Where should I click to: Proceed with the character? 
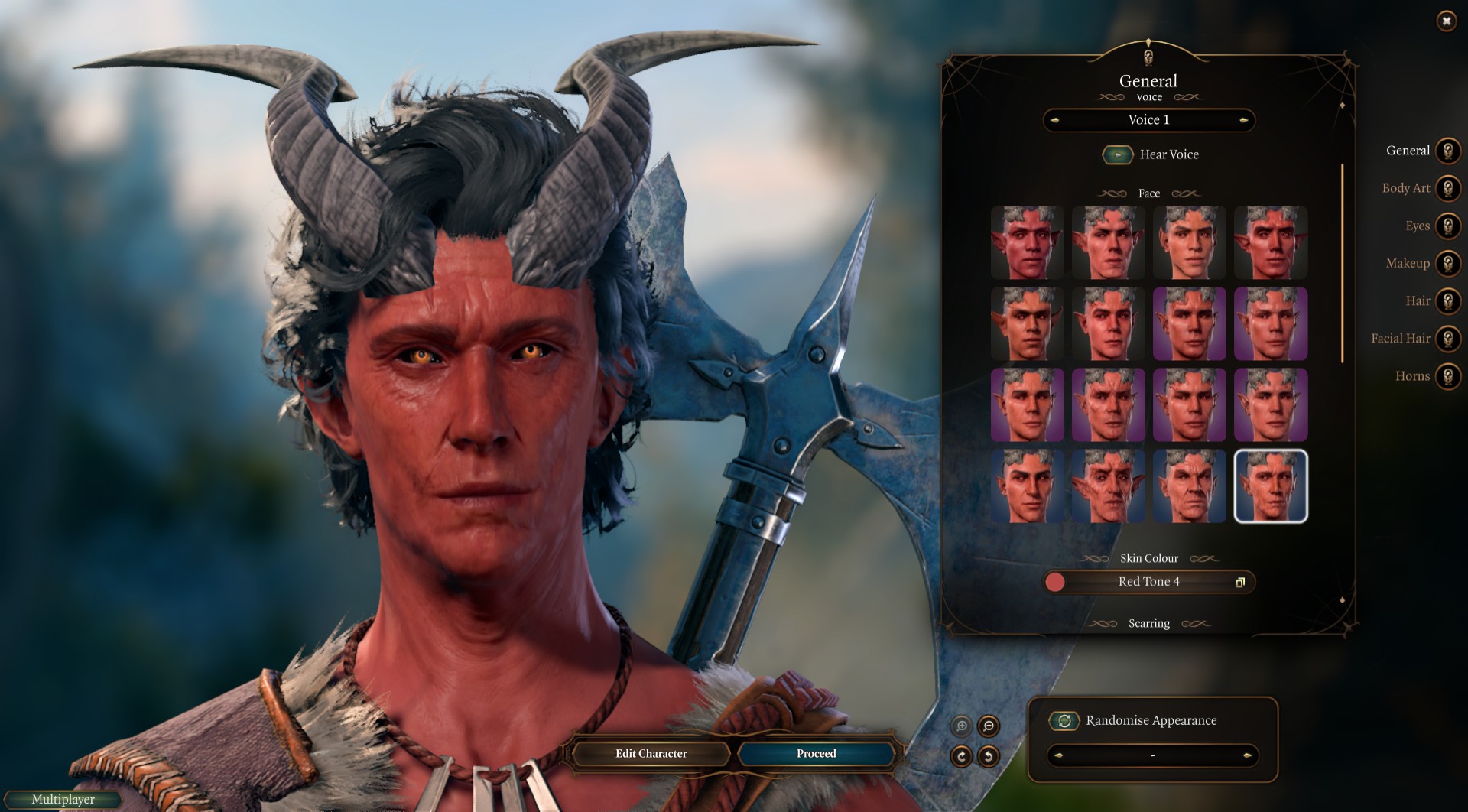coord(816,753)
